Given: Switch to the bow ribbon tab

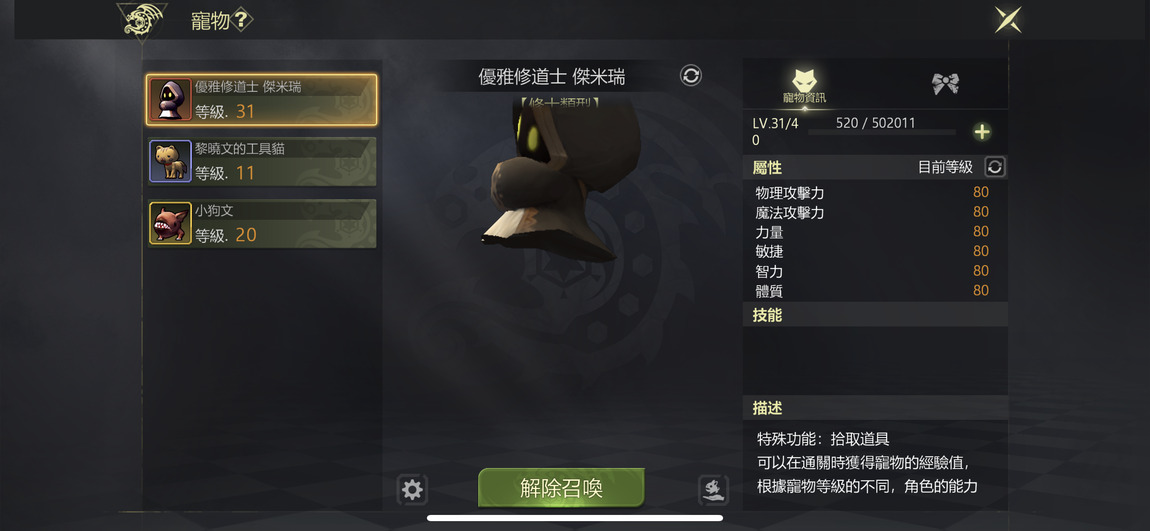Looking at the screenshot, I should (x=945, y=84).
